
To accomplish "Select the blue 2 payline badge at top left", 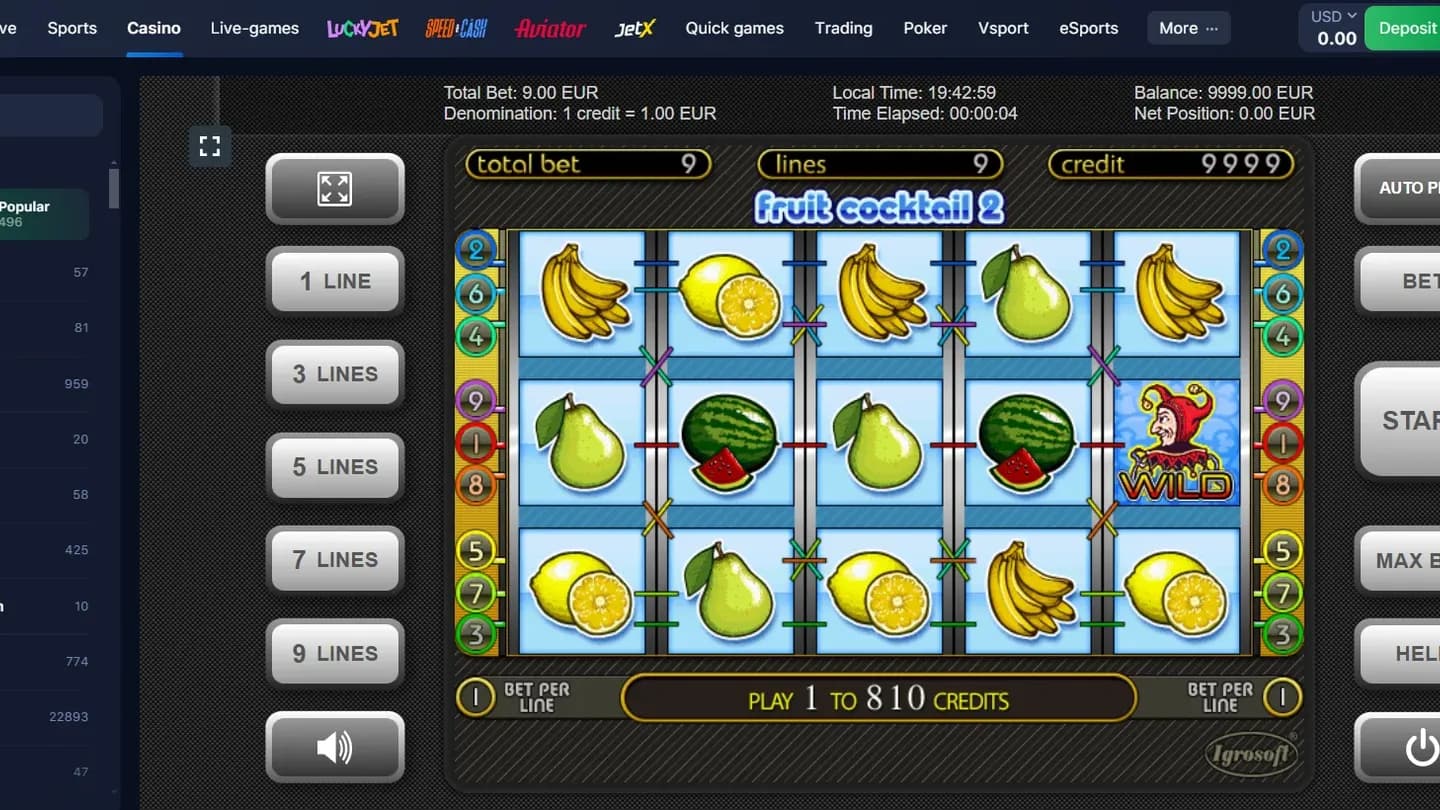I will tap(478, 250).
